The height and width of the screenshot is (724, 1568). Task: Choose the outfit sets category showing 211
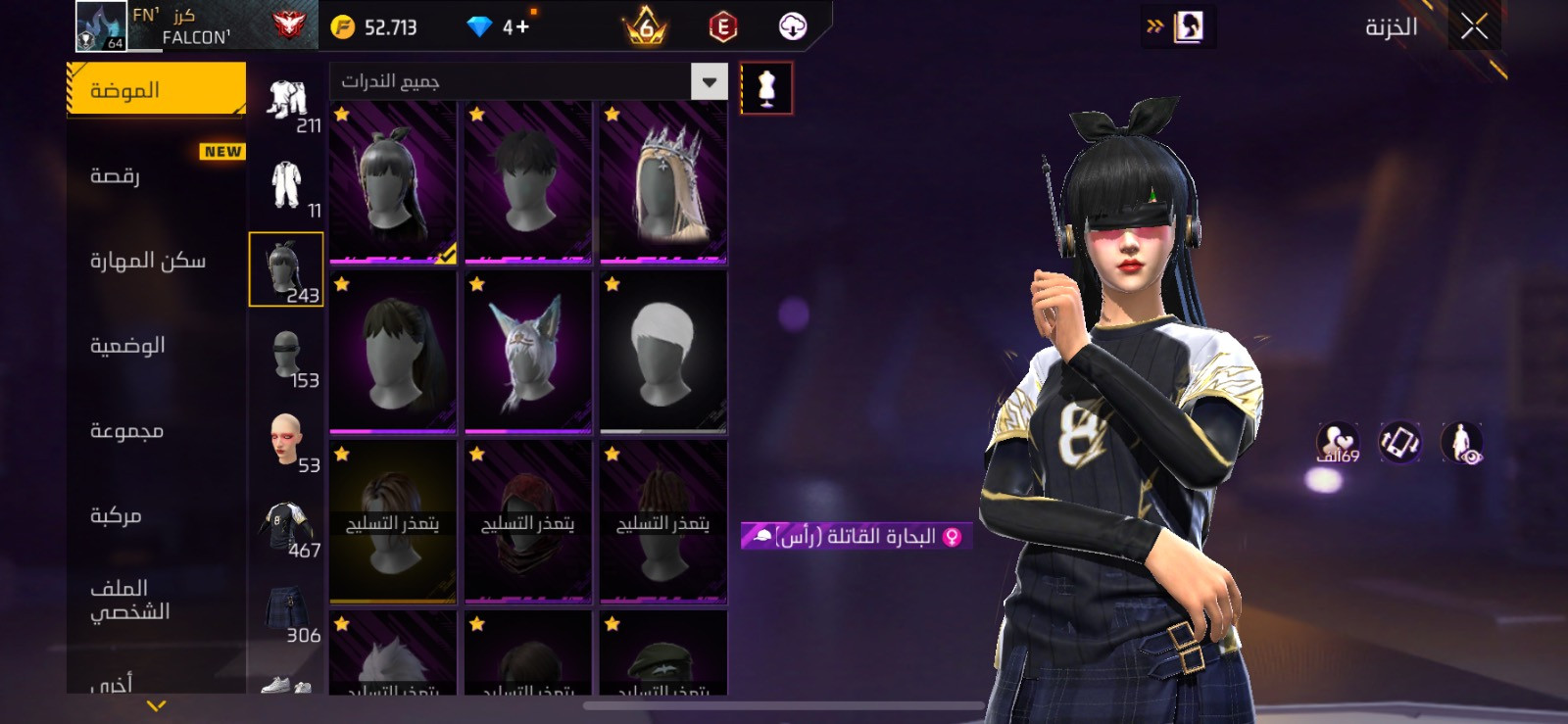click(x=287, y=102)
